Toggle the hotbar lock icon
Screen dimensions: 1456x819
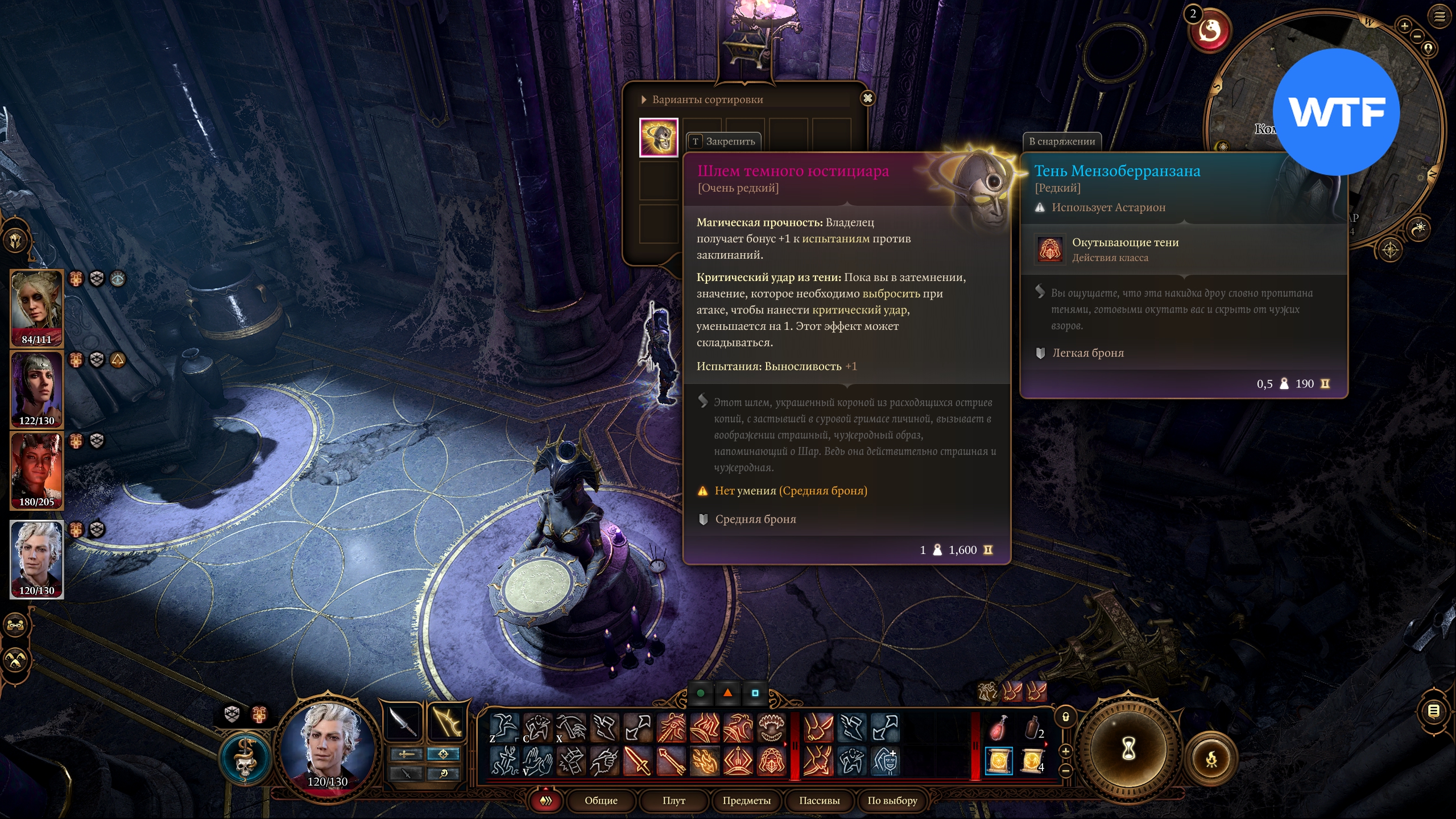[x=1066, y=717]
